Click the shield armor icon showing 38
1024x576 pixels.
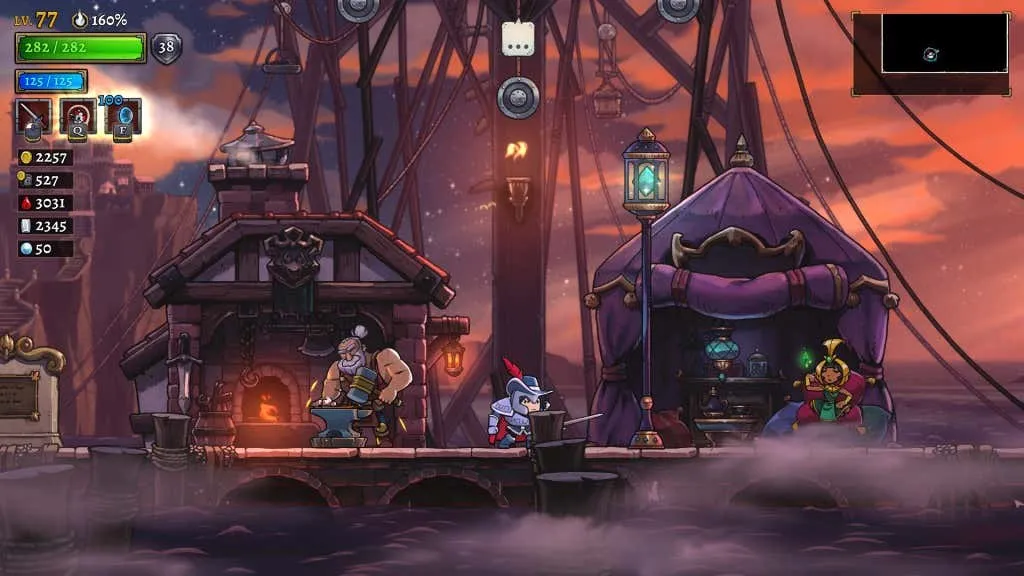click(166, 47)
